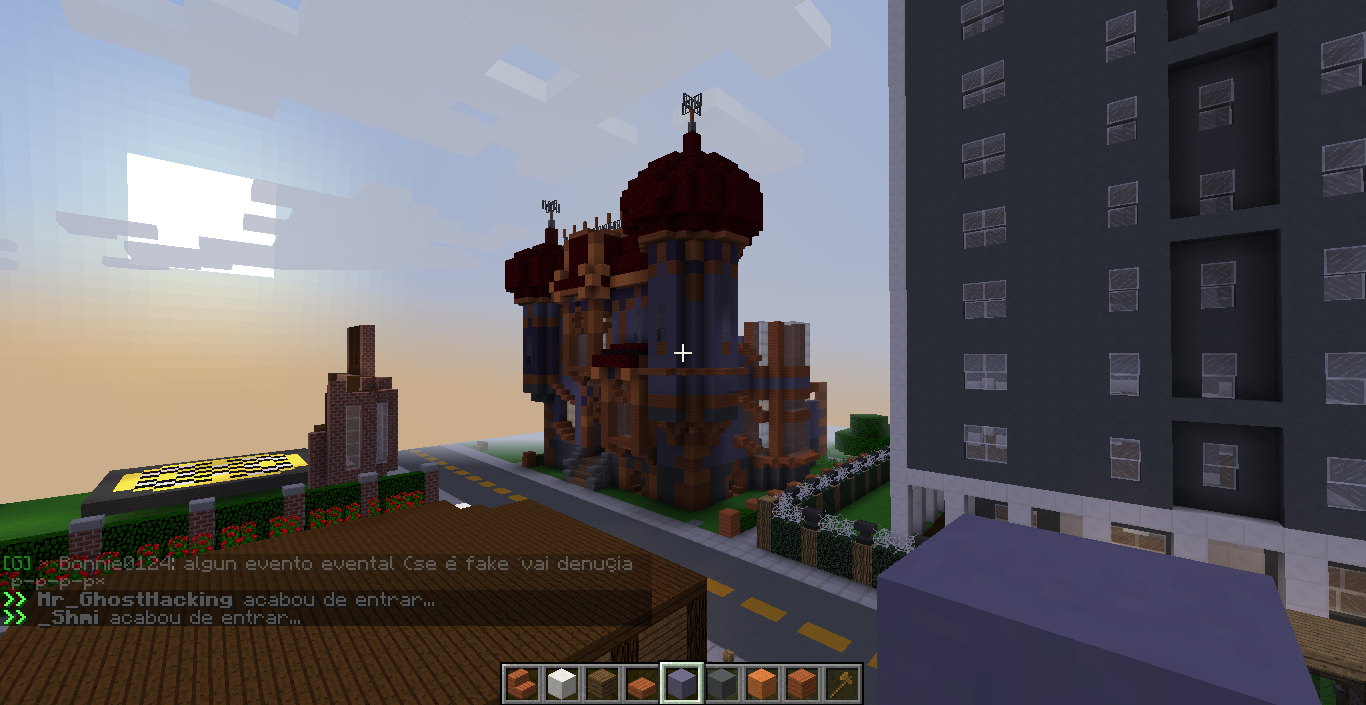Viewport: 1366px width, 705px height.
Task: Choose the dark wooden planks slot
Action: pyautogui.click(x=602, y=684)
